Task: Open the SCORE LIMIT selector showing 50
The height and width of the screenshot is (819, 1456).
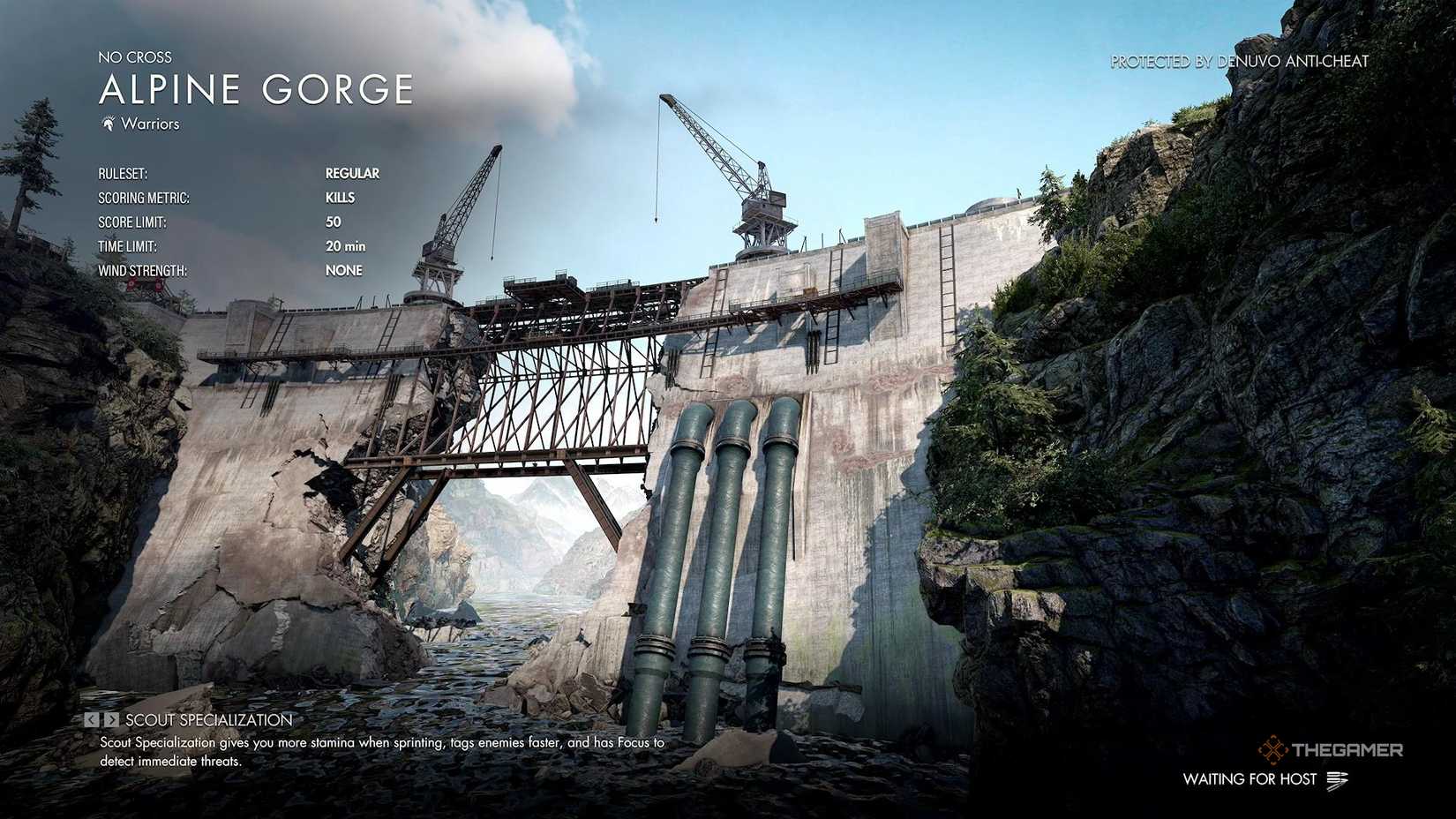Action: (x=333, y=222)
